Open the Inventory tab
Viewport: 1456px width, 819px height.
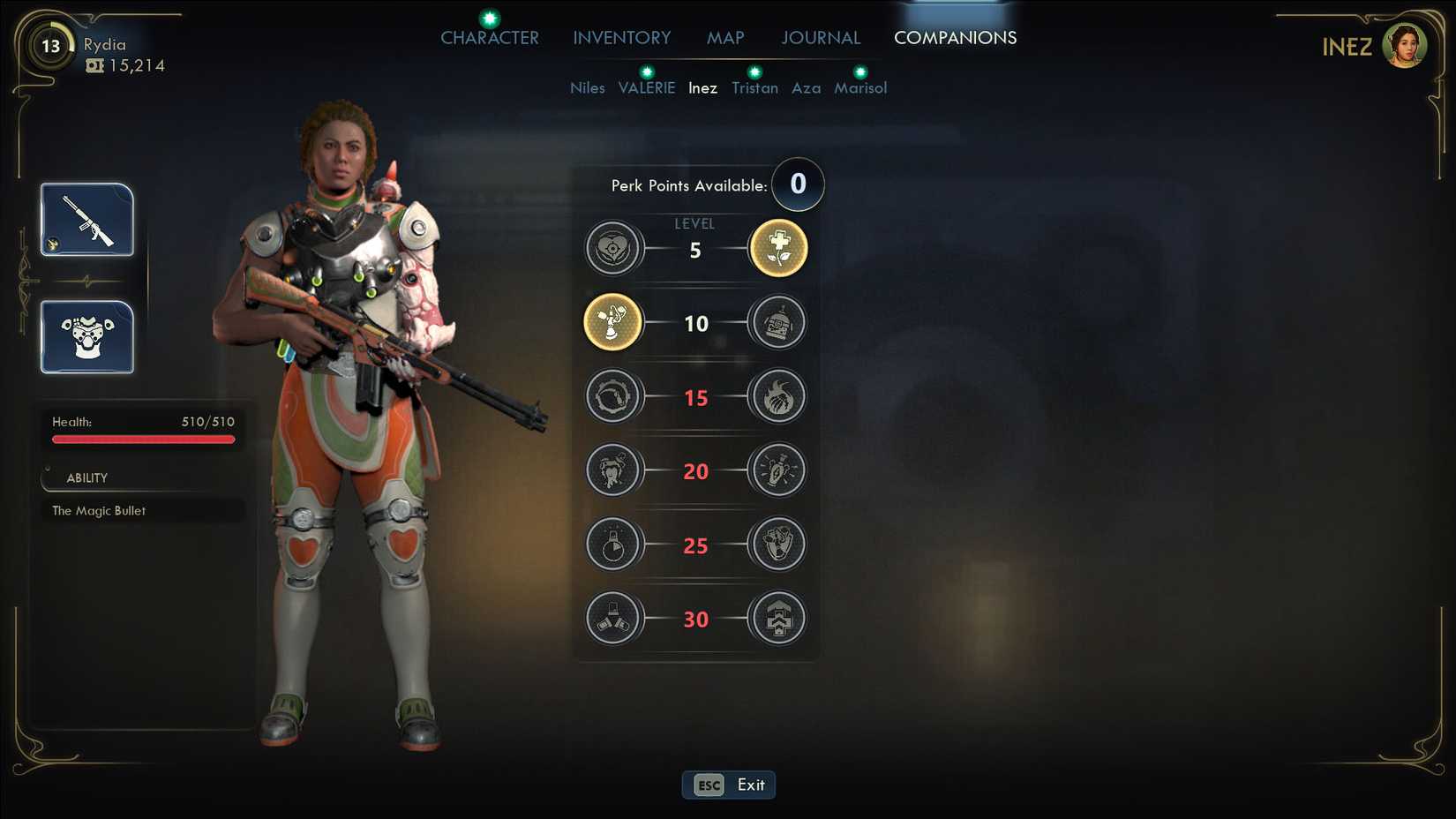(621, 38)
